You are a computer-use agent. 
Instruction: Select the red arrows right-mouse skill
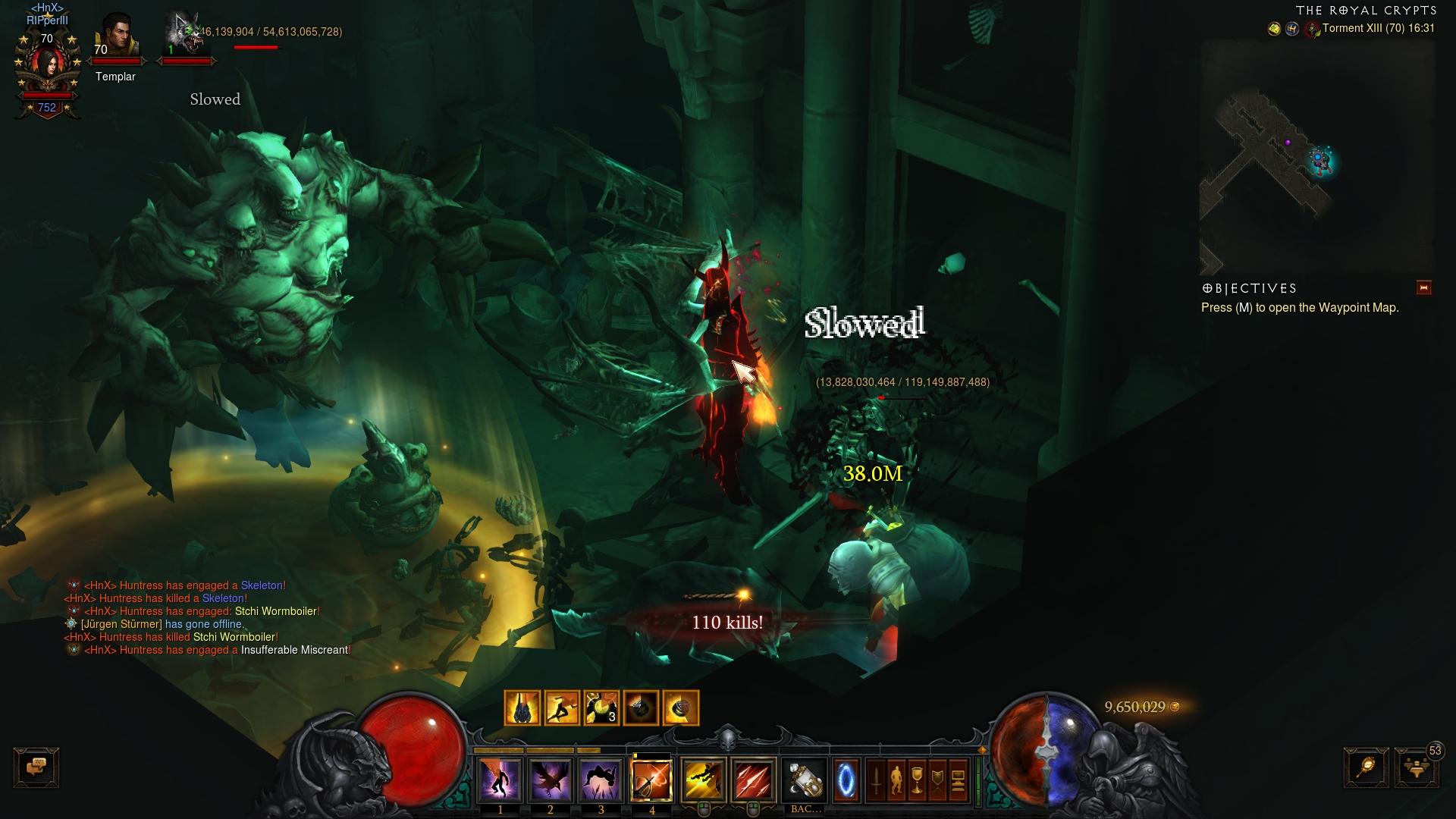[x=754, y=779]
